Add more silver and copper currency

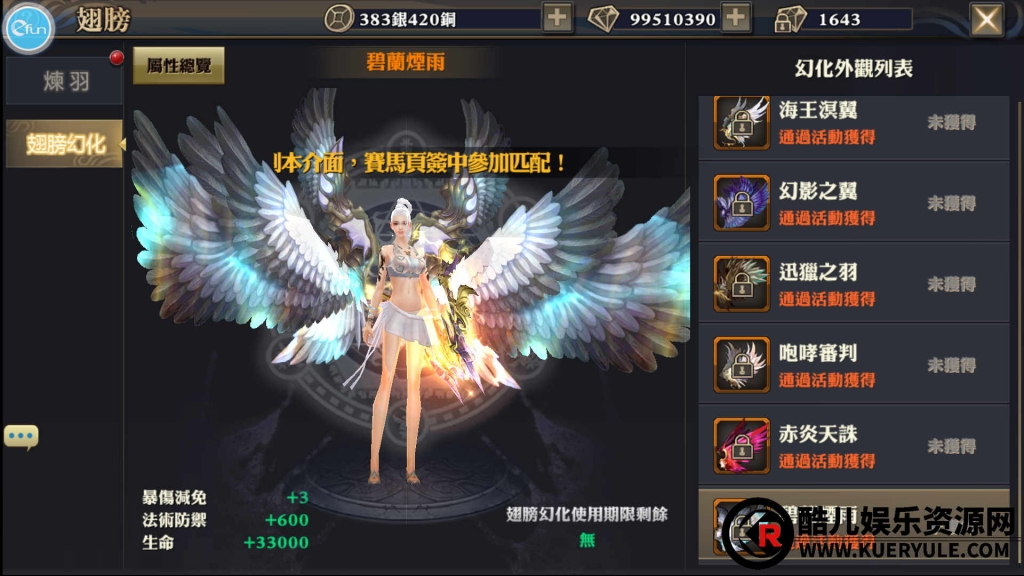tap(557, 18)
